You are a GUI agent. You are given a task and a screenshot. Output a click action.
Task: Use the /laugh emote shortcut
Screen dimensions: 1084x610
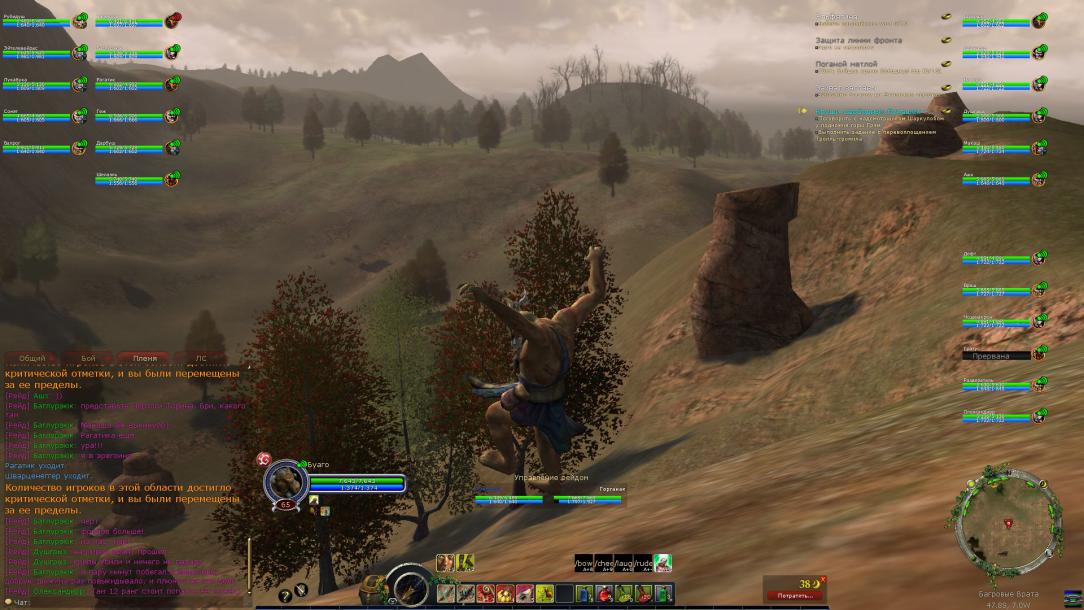[623, 563]
